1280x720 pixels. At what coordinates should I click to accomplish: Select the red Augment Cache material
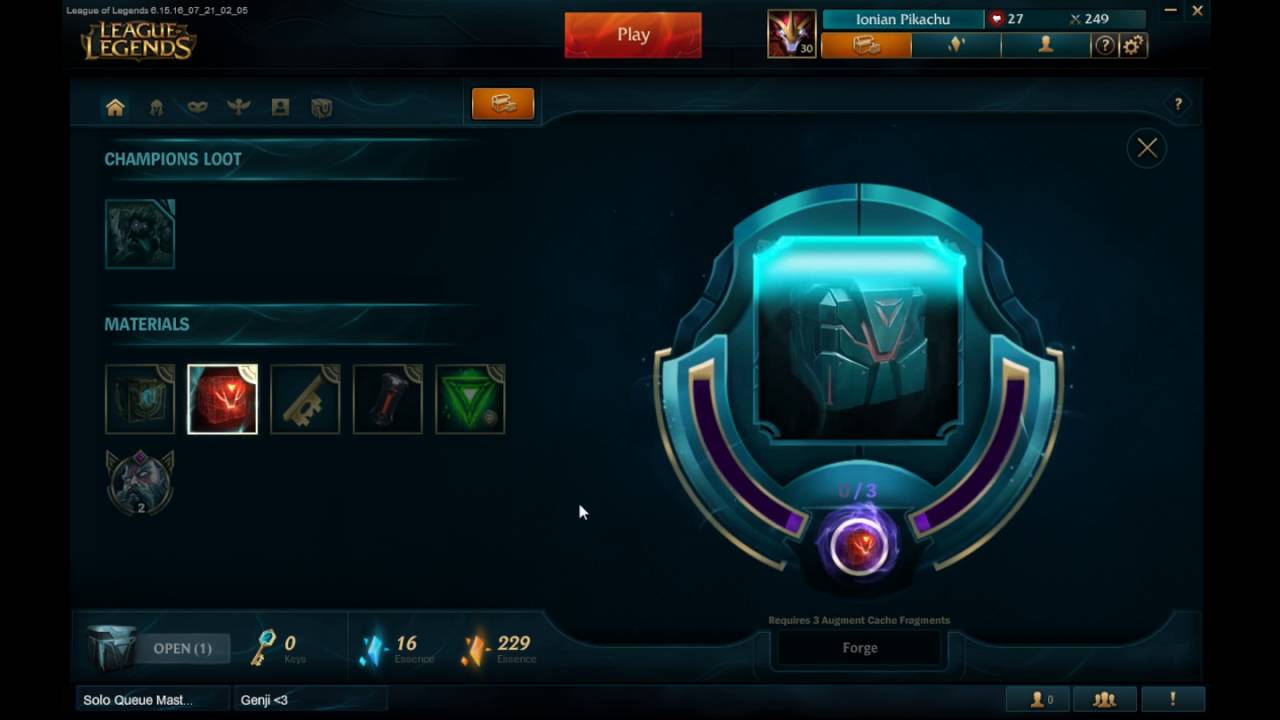click(222, 398)
